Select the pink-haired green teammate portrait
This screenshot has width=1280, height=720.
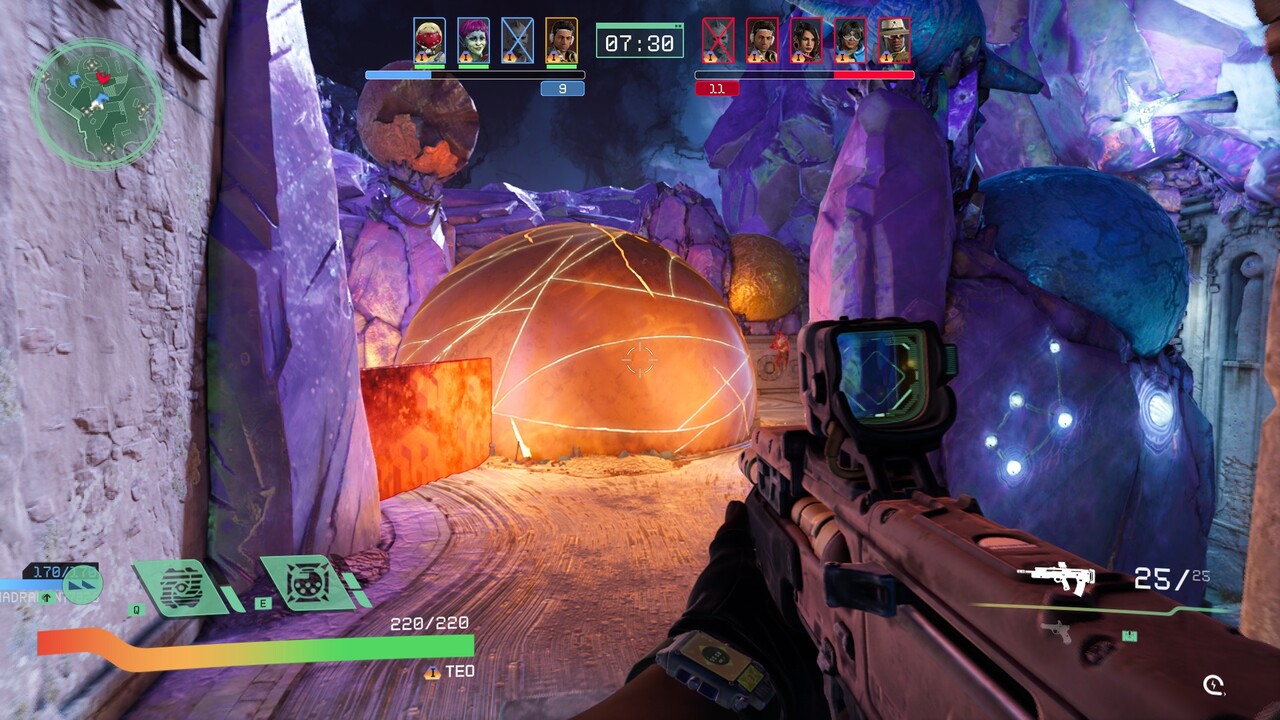pyautogui.click(x=474, y=40)
